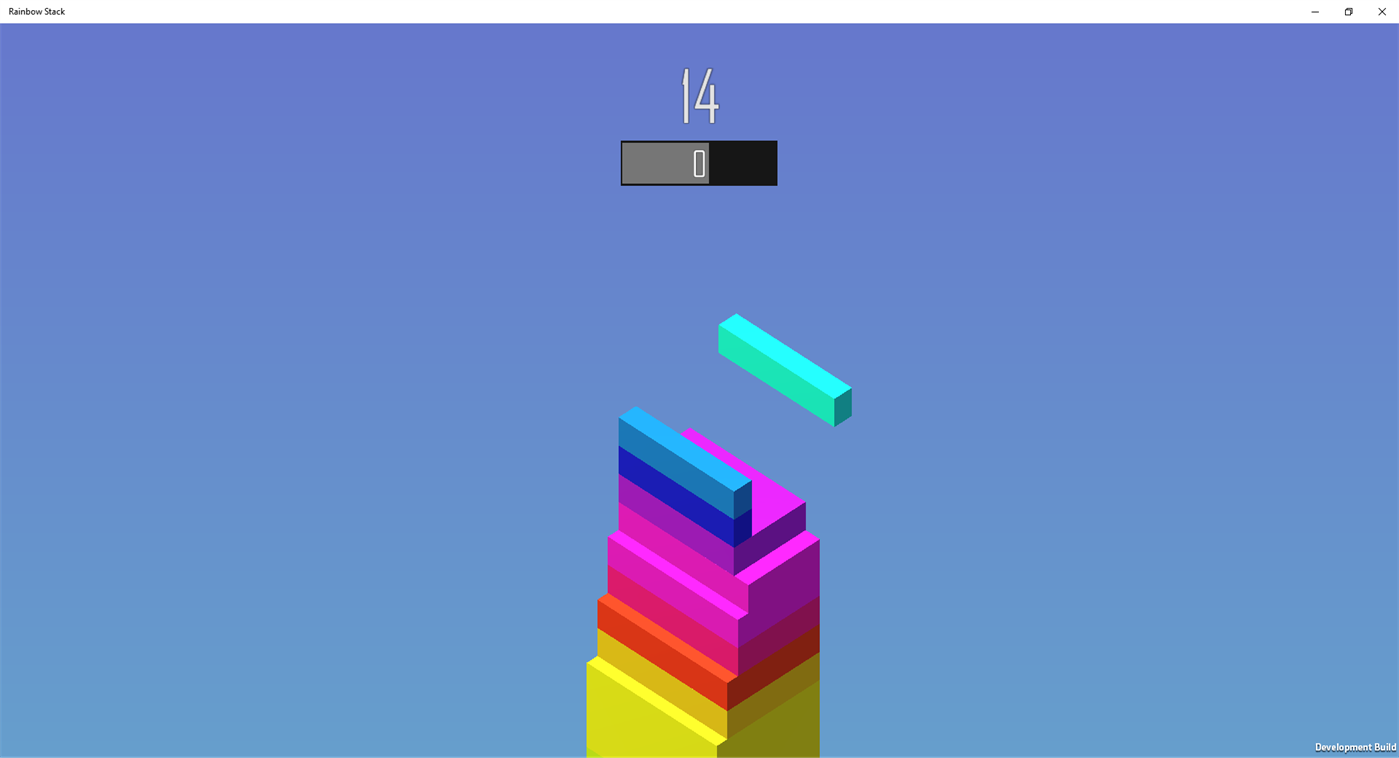This screenshot has height=758, width=1399.
Task: Click the window title bar
Action: (600, 11)
